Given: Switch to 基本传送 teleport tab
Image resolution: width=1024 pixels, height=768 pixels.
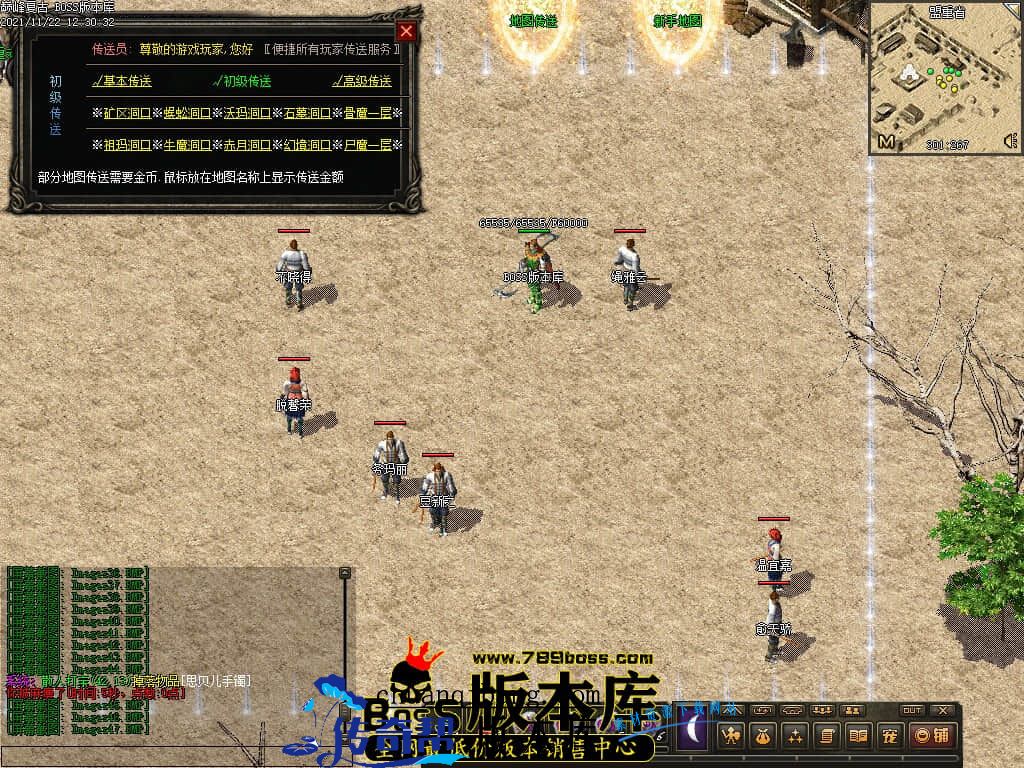Looking at the screenshot, I should [x=122, y=81].
